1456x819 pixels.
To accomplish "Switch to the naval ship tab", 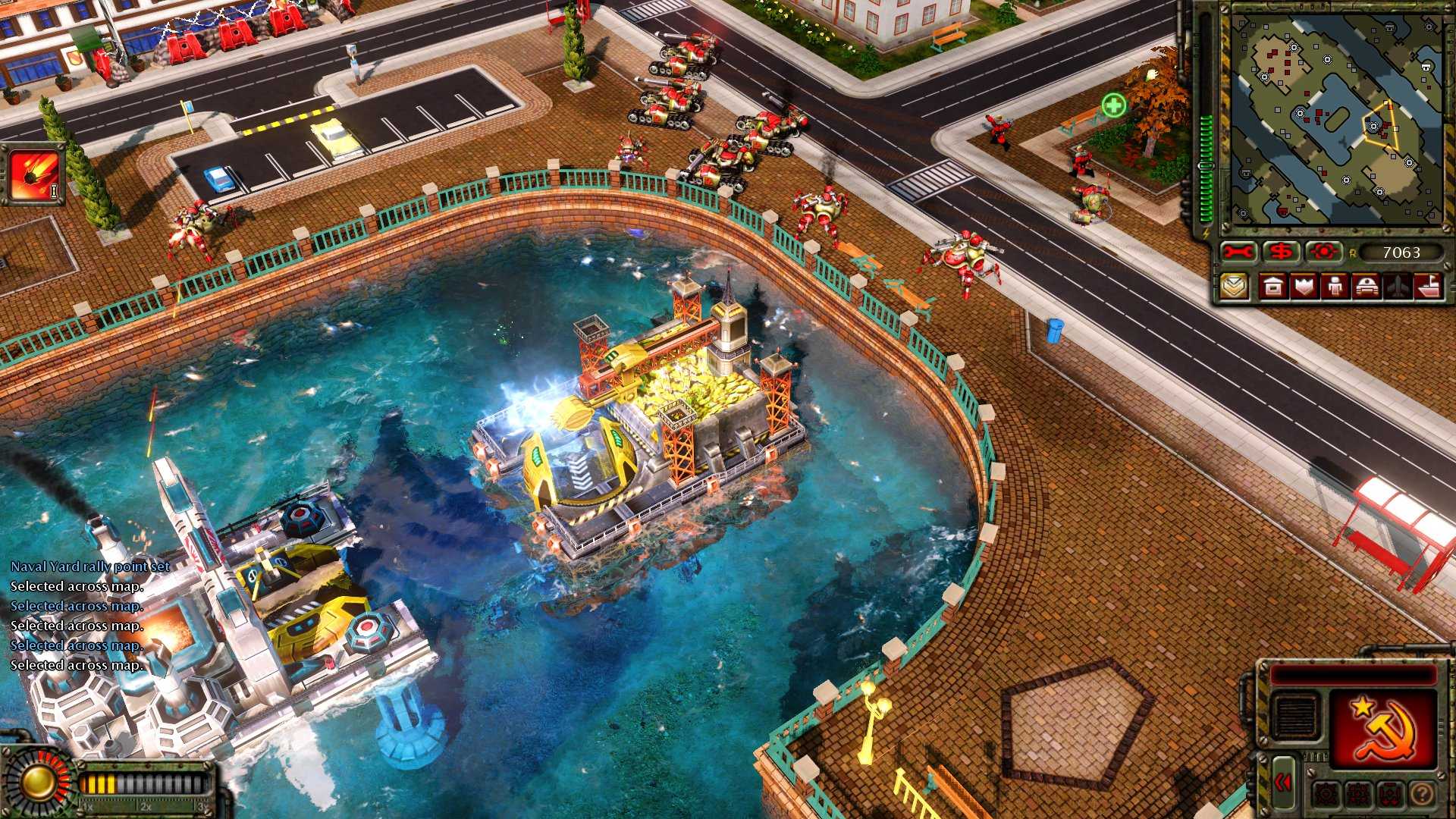I will (x=1428, y=287).
